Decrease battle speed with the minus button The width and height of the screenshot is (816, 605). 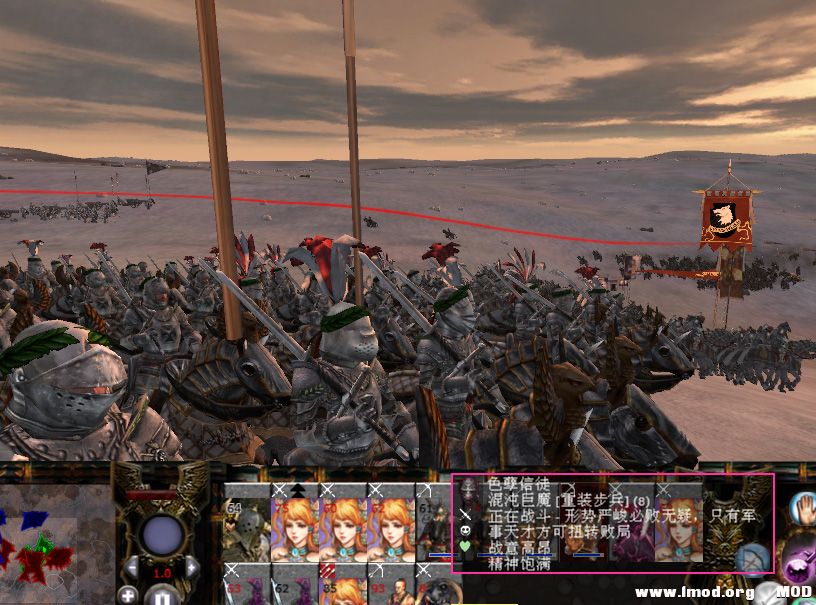pyautogui.click(x=131, y=568)
